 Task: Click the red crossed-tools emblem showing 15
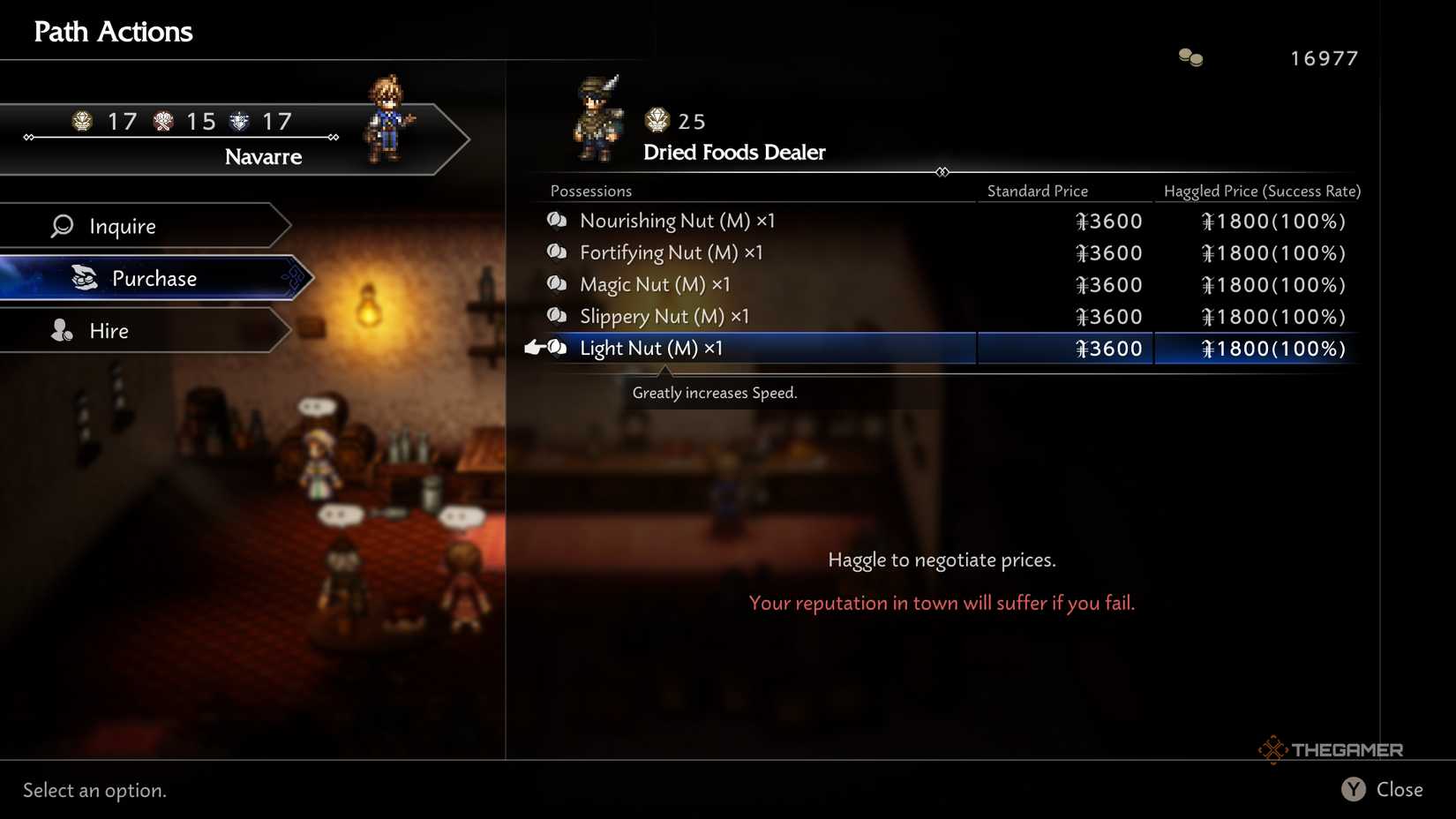pyautogui.click(x=163, y=121)
